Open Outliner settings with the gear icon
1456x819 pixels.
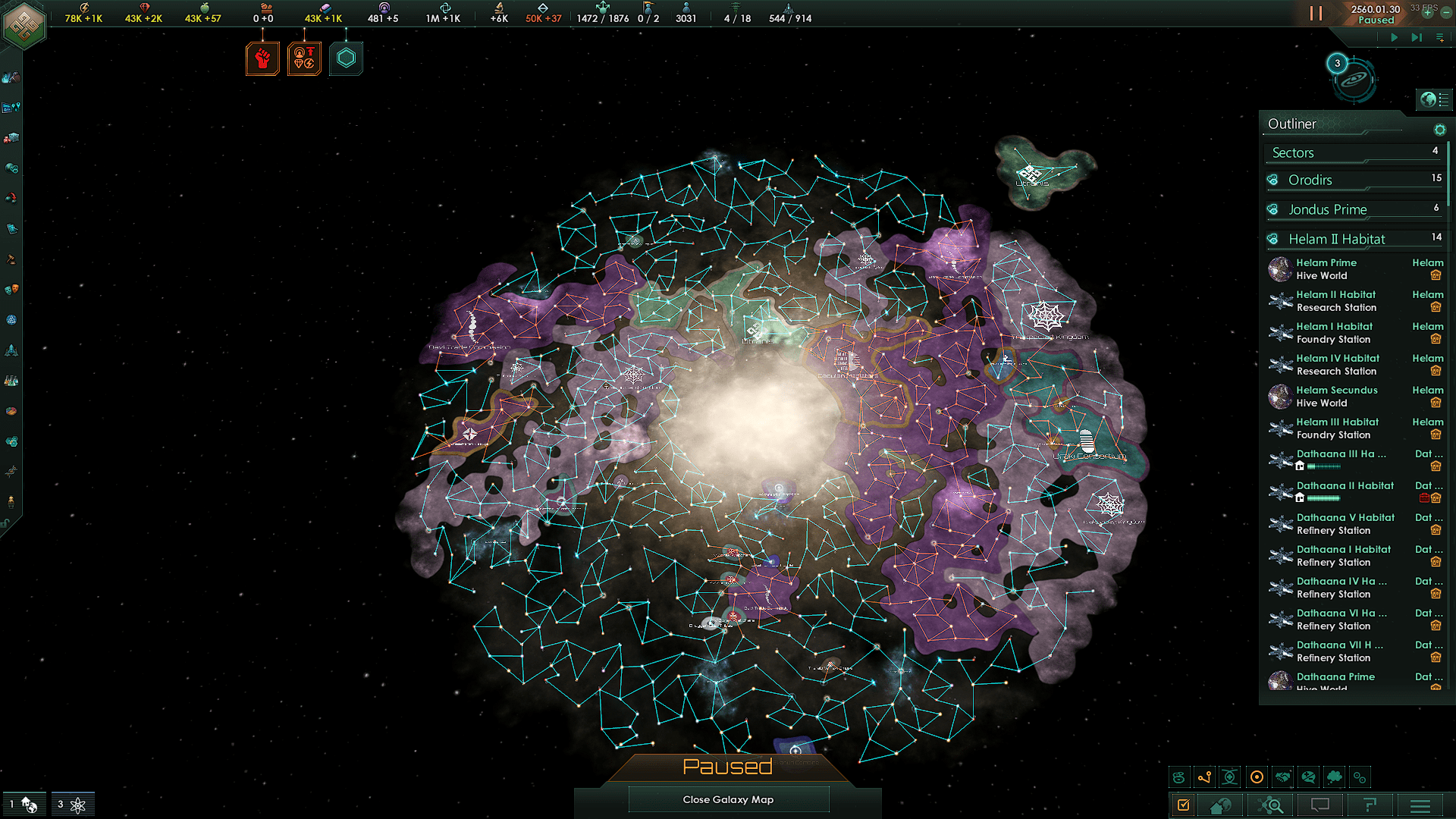coord(1440,130)
